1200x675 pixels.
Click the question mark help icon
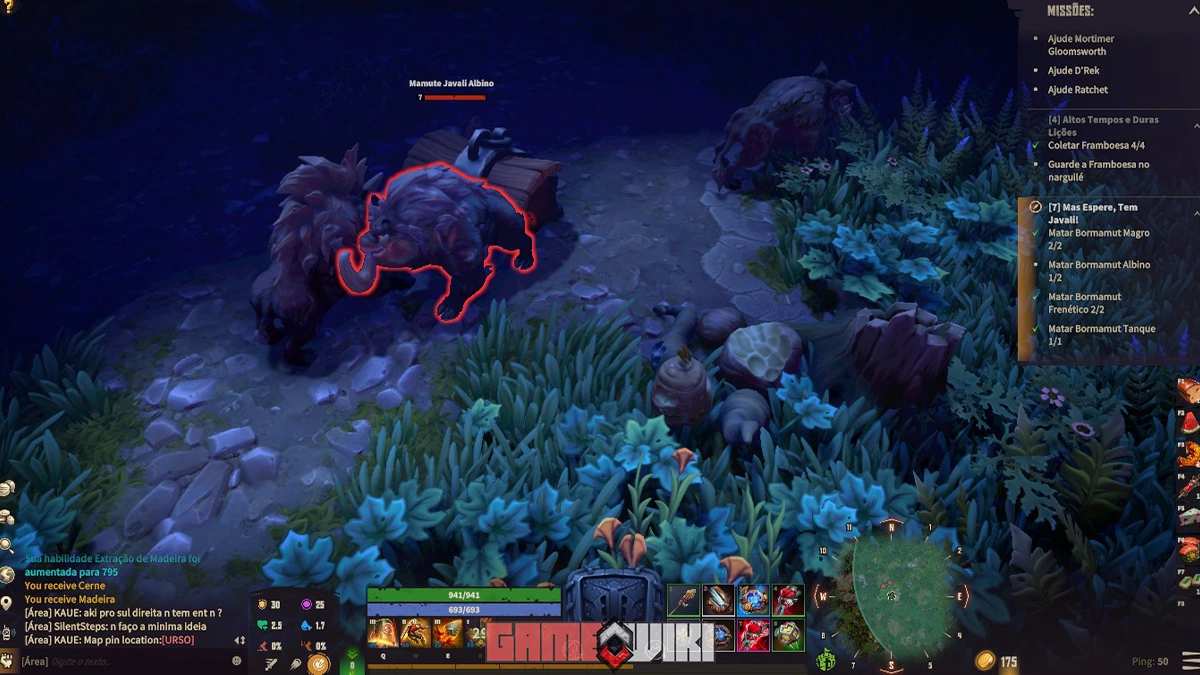pyautogui.click(x=9, y=7)
